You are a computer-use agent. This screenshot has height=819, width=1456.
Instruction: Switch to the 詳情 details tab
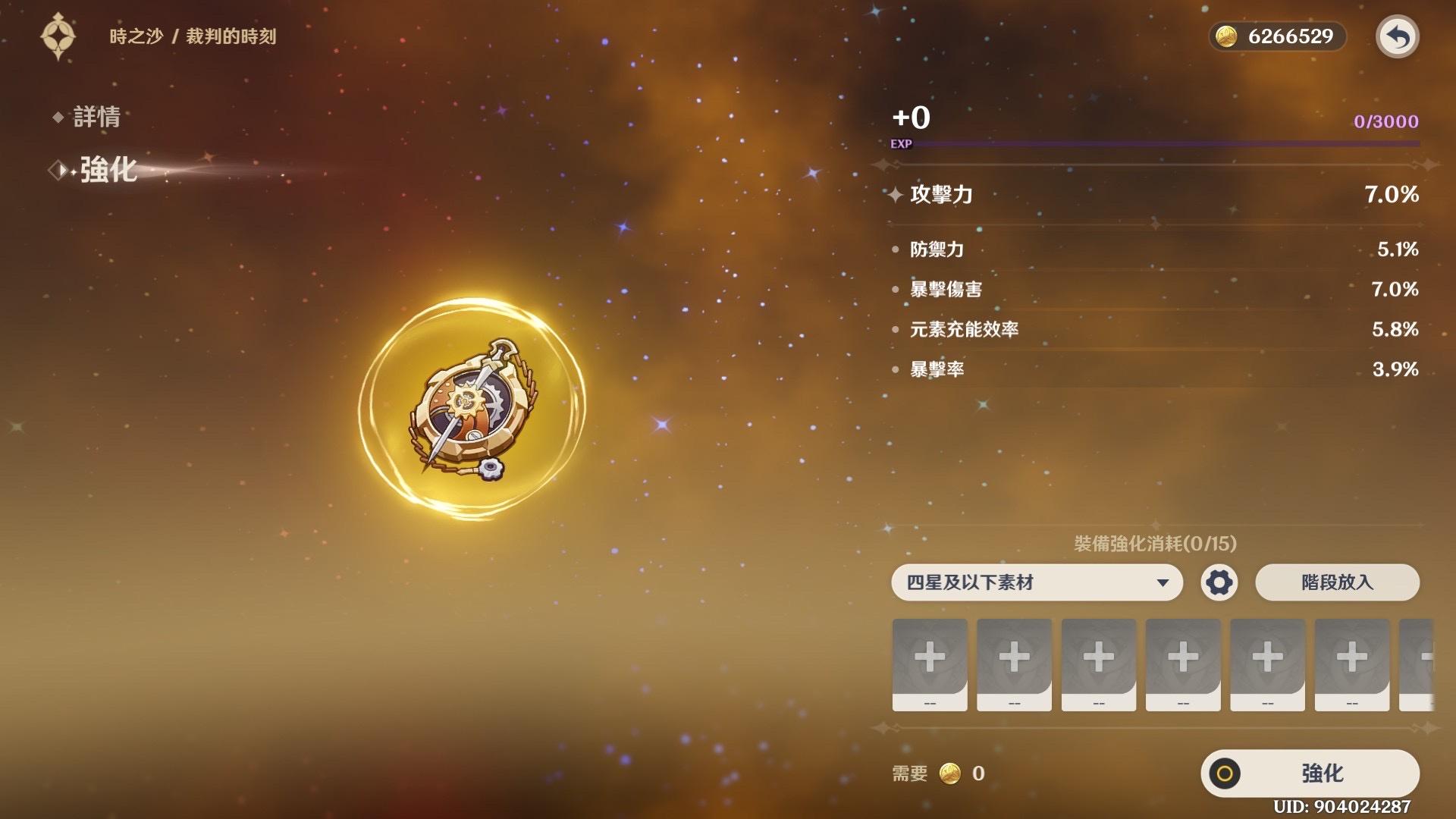click(x=96, y=117)
